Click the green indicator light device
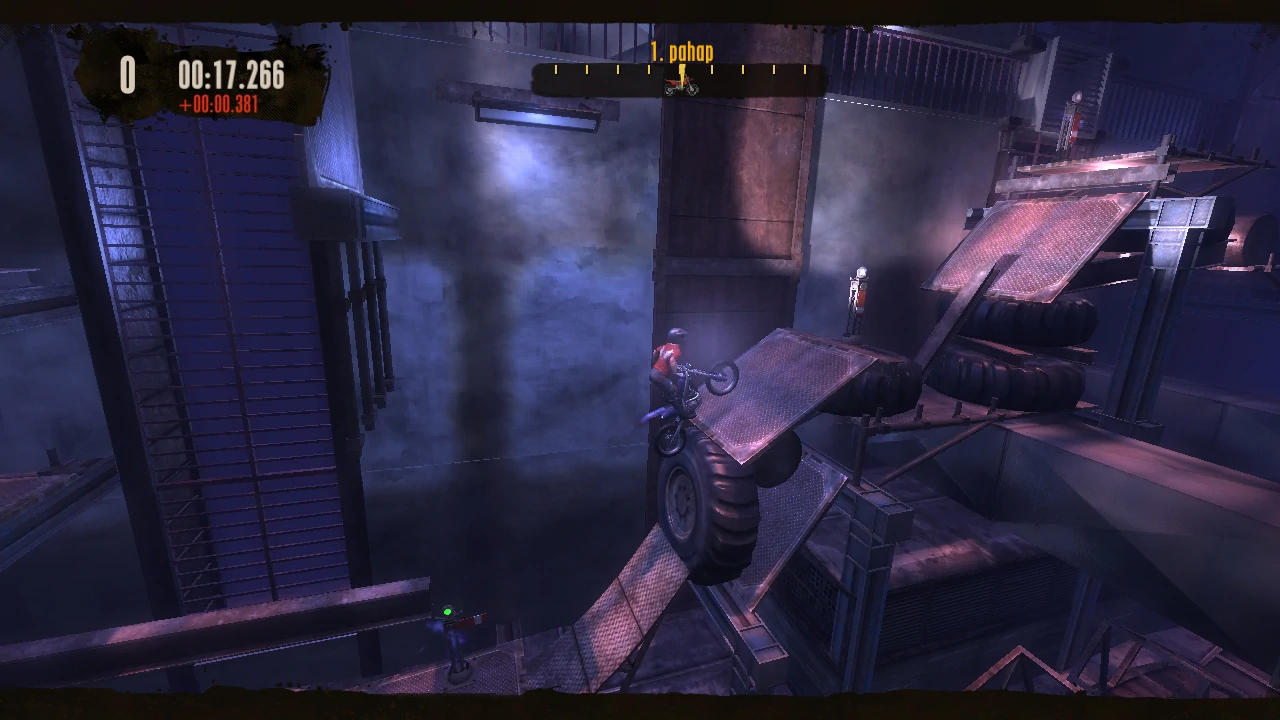1280x720 pixels. point(448,611)
